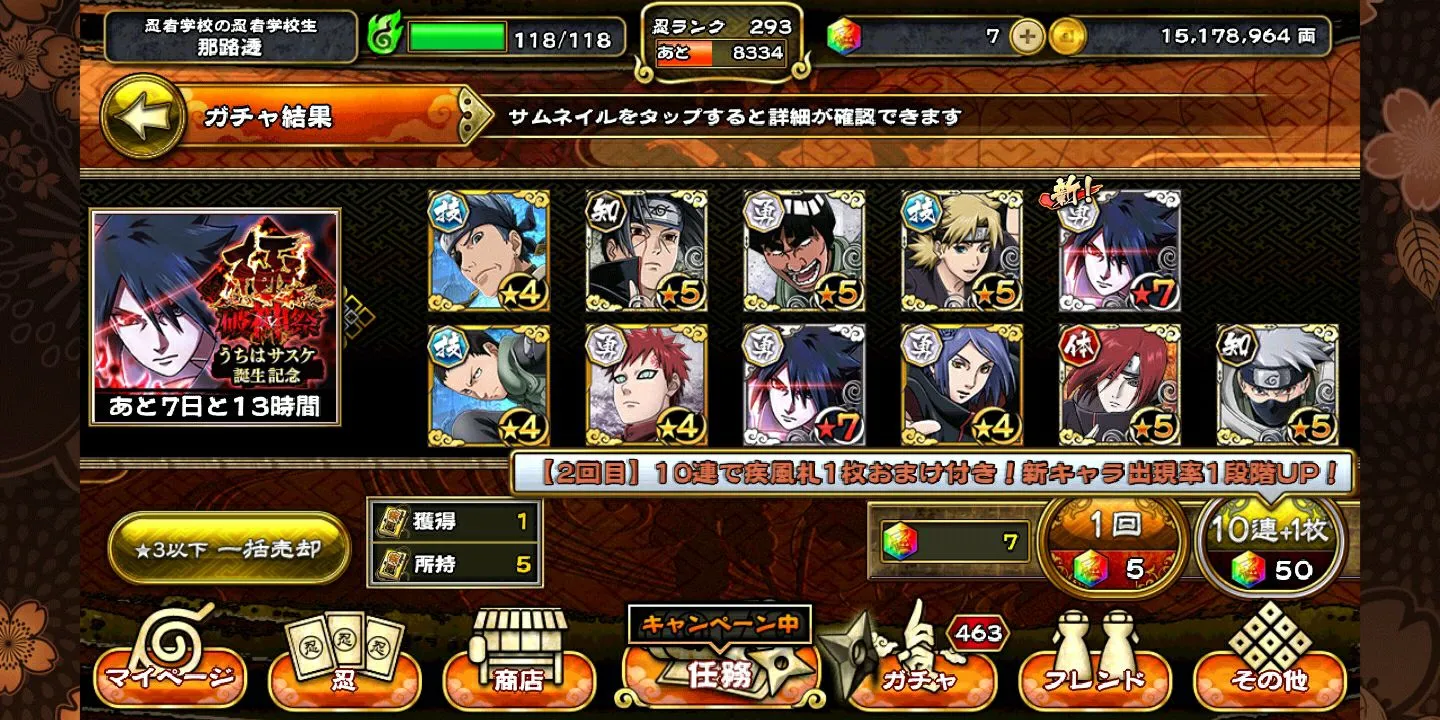Select the ★5 Itachi card thumbnail
The height and width of the screenshot is (720, 1440).
[x=646, y=251]
